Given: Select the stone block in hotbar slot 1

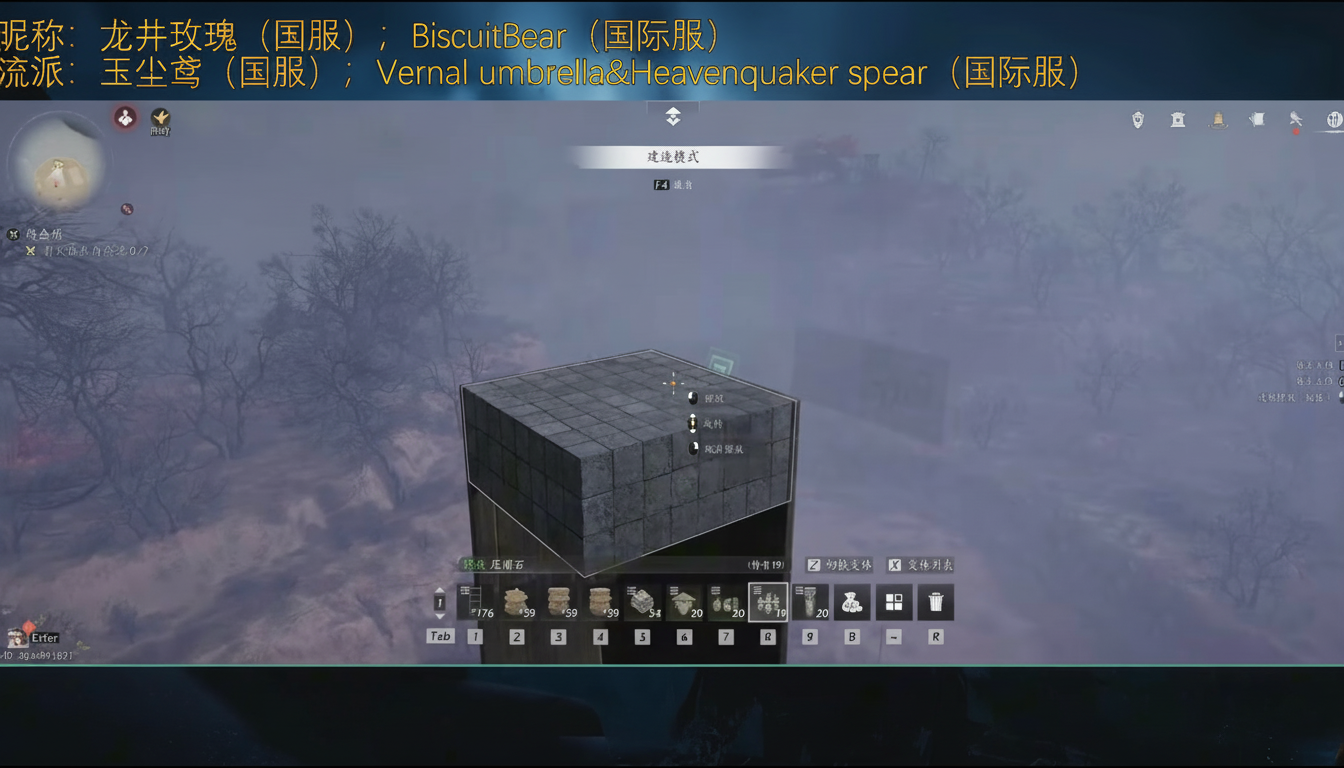Looking at the screenshot, I should click(476, 601).
